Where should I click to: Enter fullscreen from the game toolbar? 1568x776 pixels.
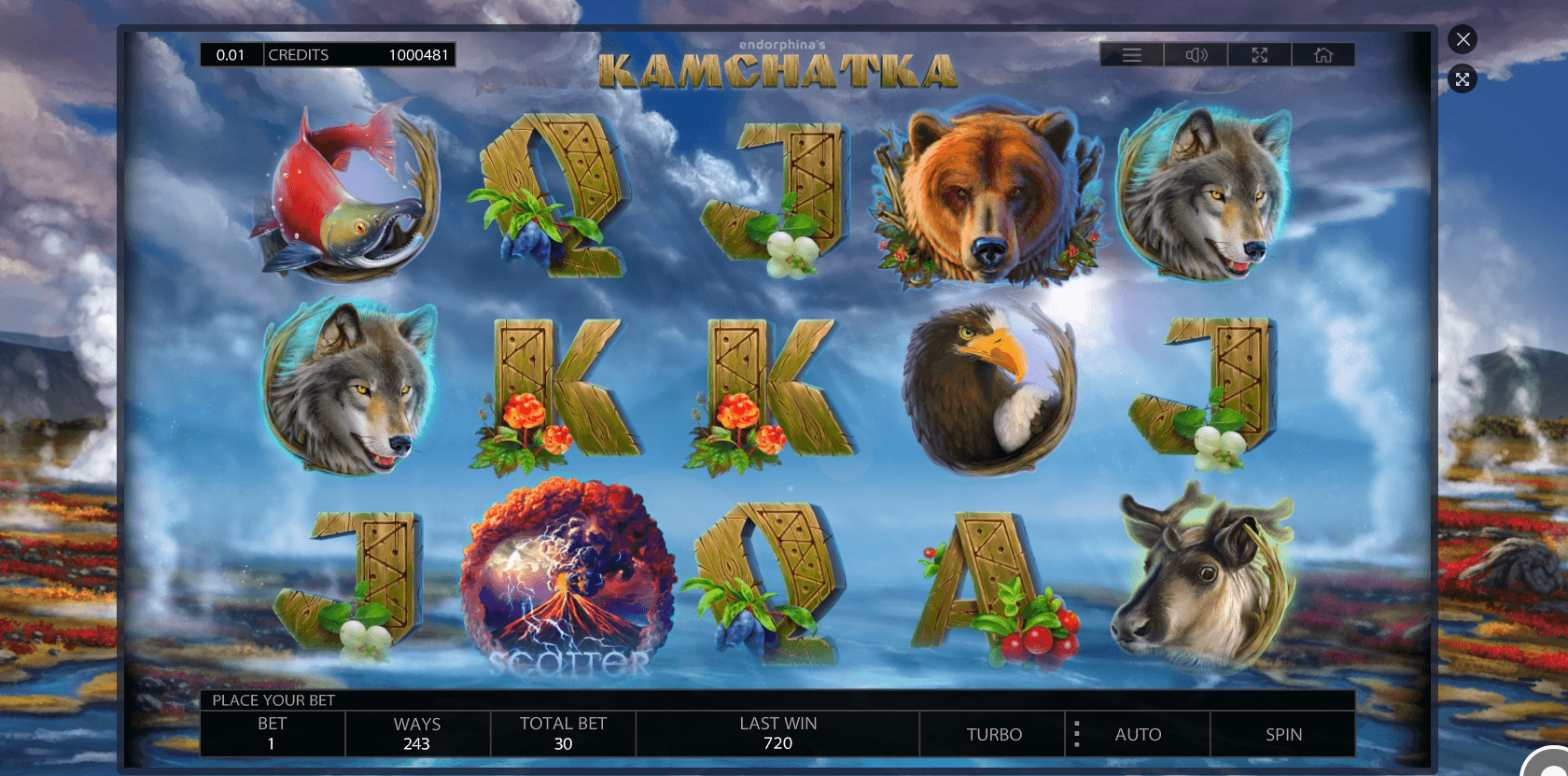1259,55
